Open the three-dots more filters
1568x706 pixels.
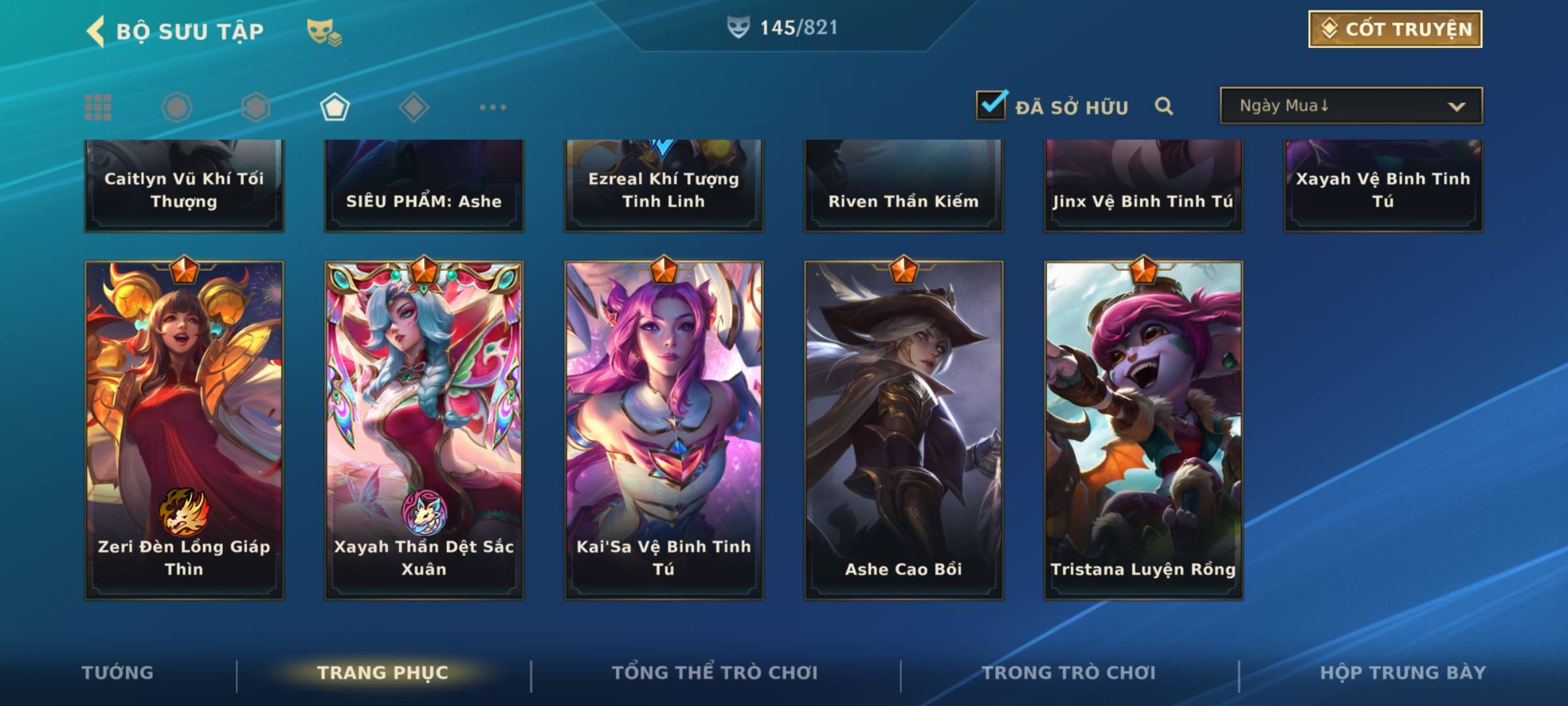point(493,107)
